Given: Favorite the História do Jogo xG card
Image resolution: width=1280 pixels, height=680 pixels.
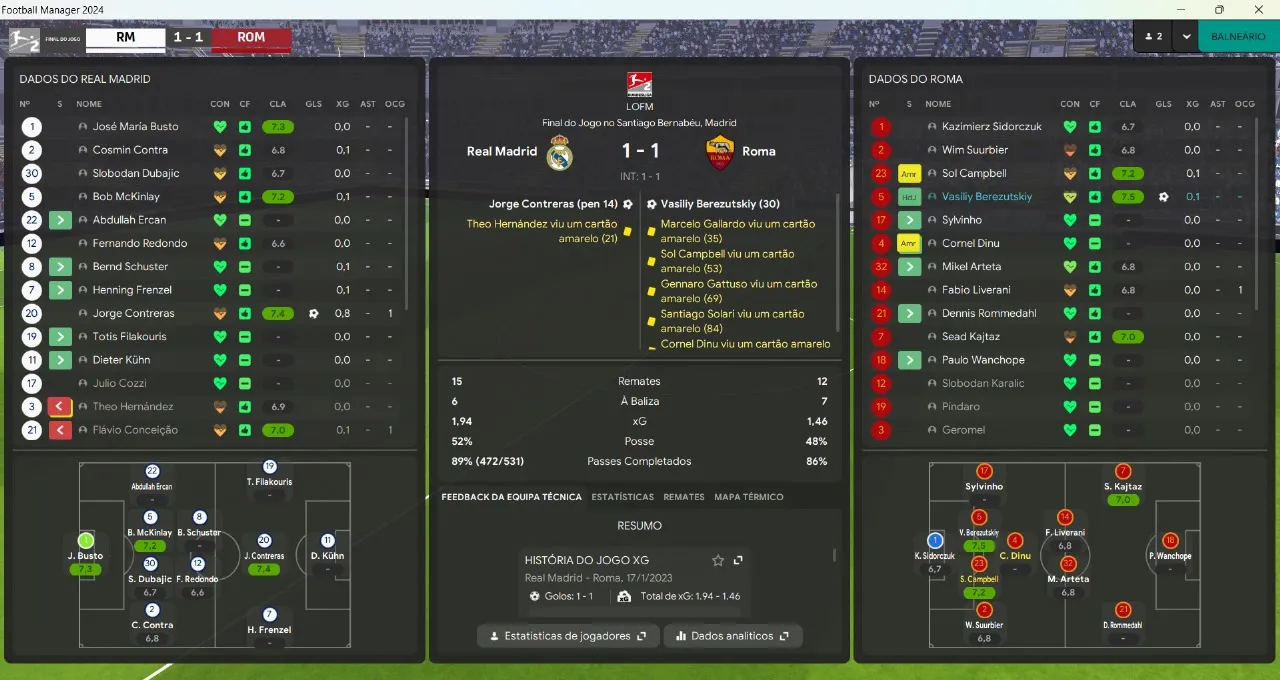Looking at the screenshot, I should pyautogui.click(x=717, y=560).
